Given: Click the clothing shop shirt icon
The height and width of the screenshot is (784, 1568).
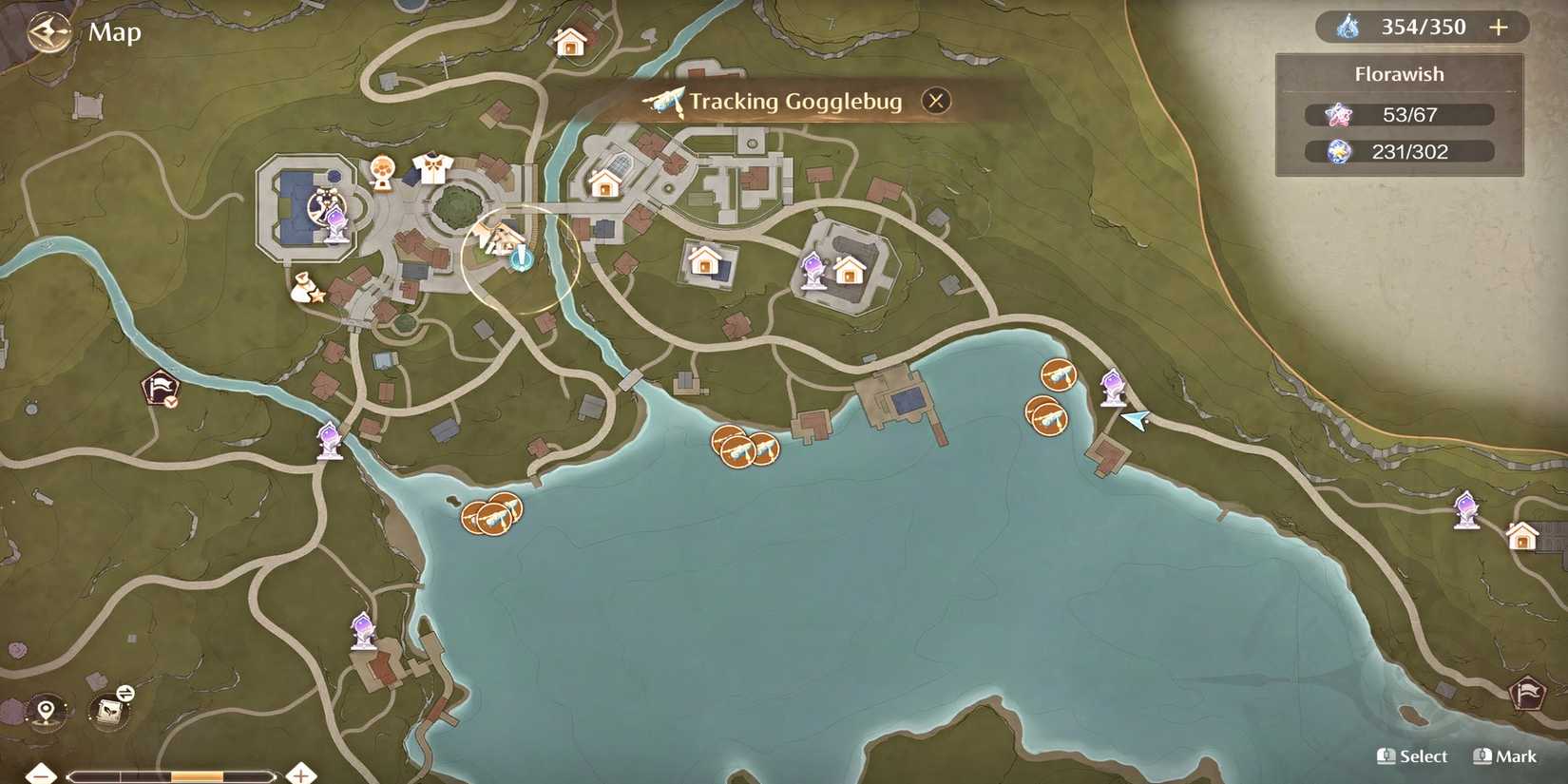Looking at the screenshot, I should [432, 167].
